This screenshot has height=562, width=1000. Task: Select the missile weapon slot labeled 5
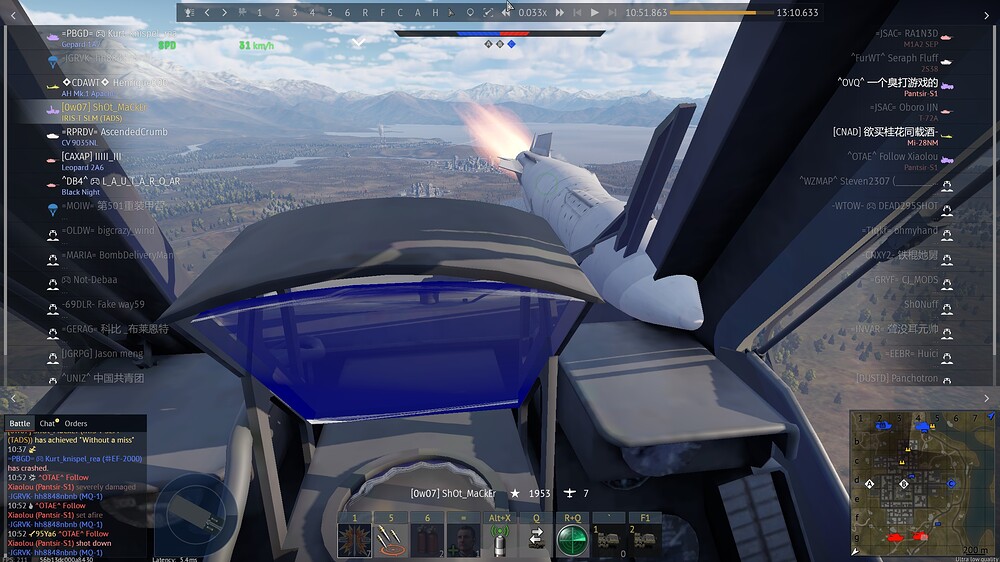[390, 540]
